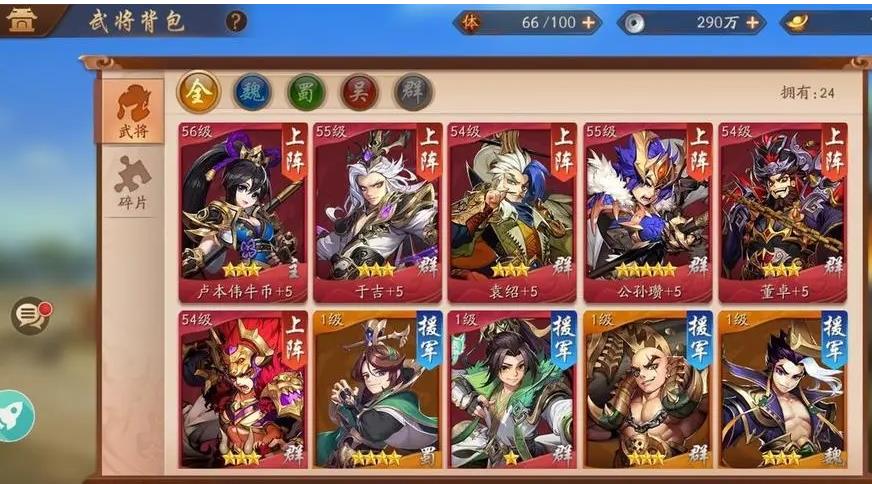This screenshot has width=872, height=484.
Task: Filter heroes by 魏 faction
Action: (x=252, y=92)
